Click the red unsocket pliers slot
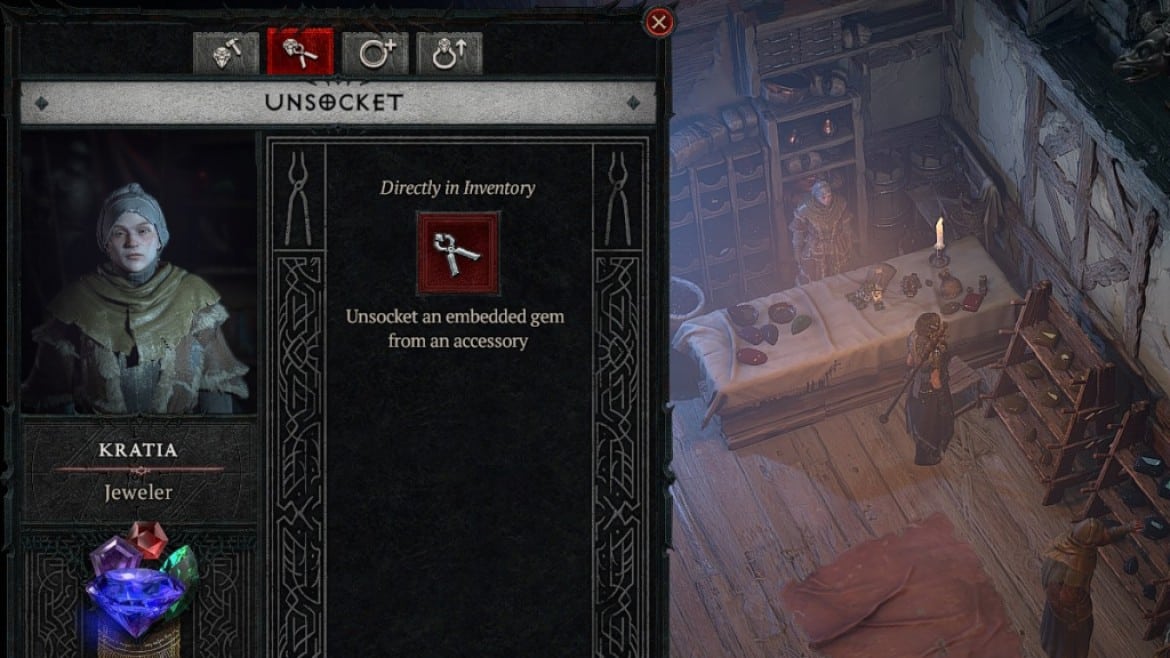Image resolution: width=1170 pixels, height=658 pixels. click(x=457, y=253)
